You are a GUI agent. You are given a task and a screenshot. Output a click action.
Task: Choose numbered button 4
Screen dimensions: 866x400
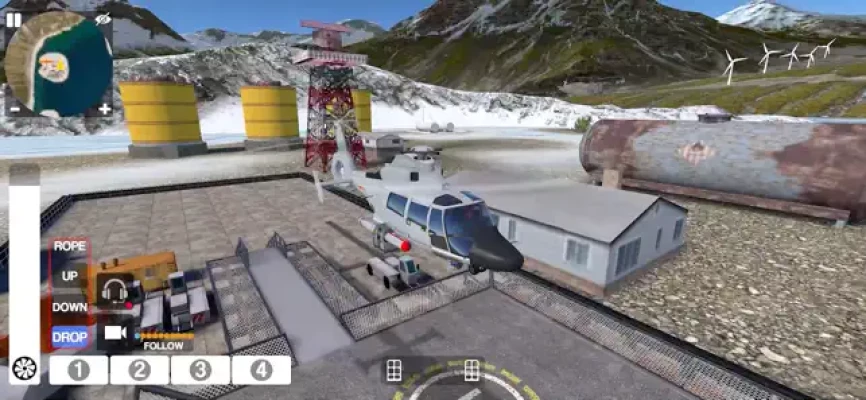(x=261, y=370)
